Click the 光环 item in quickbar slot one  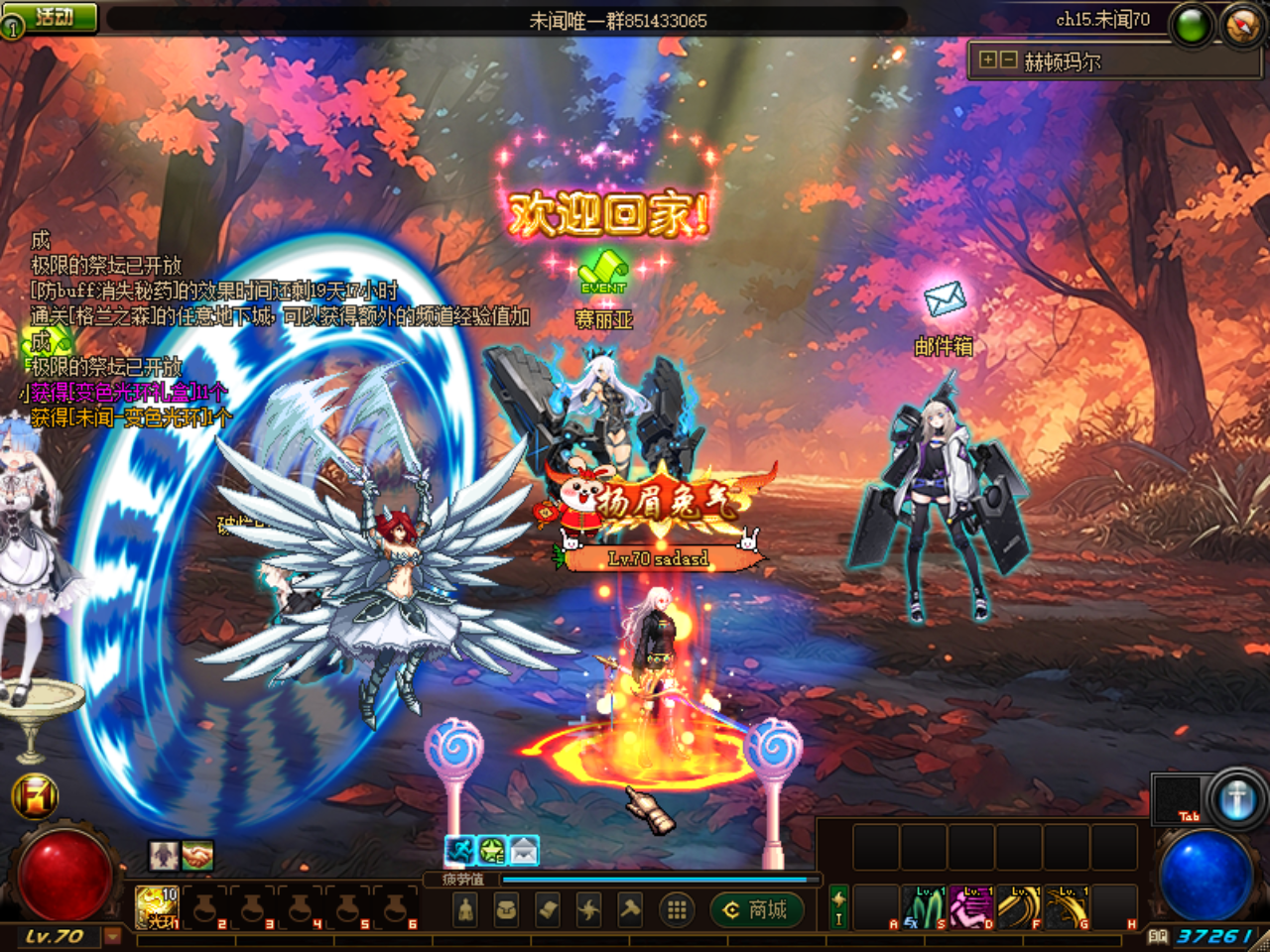click(x=157, y=908)
